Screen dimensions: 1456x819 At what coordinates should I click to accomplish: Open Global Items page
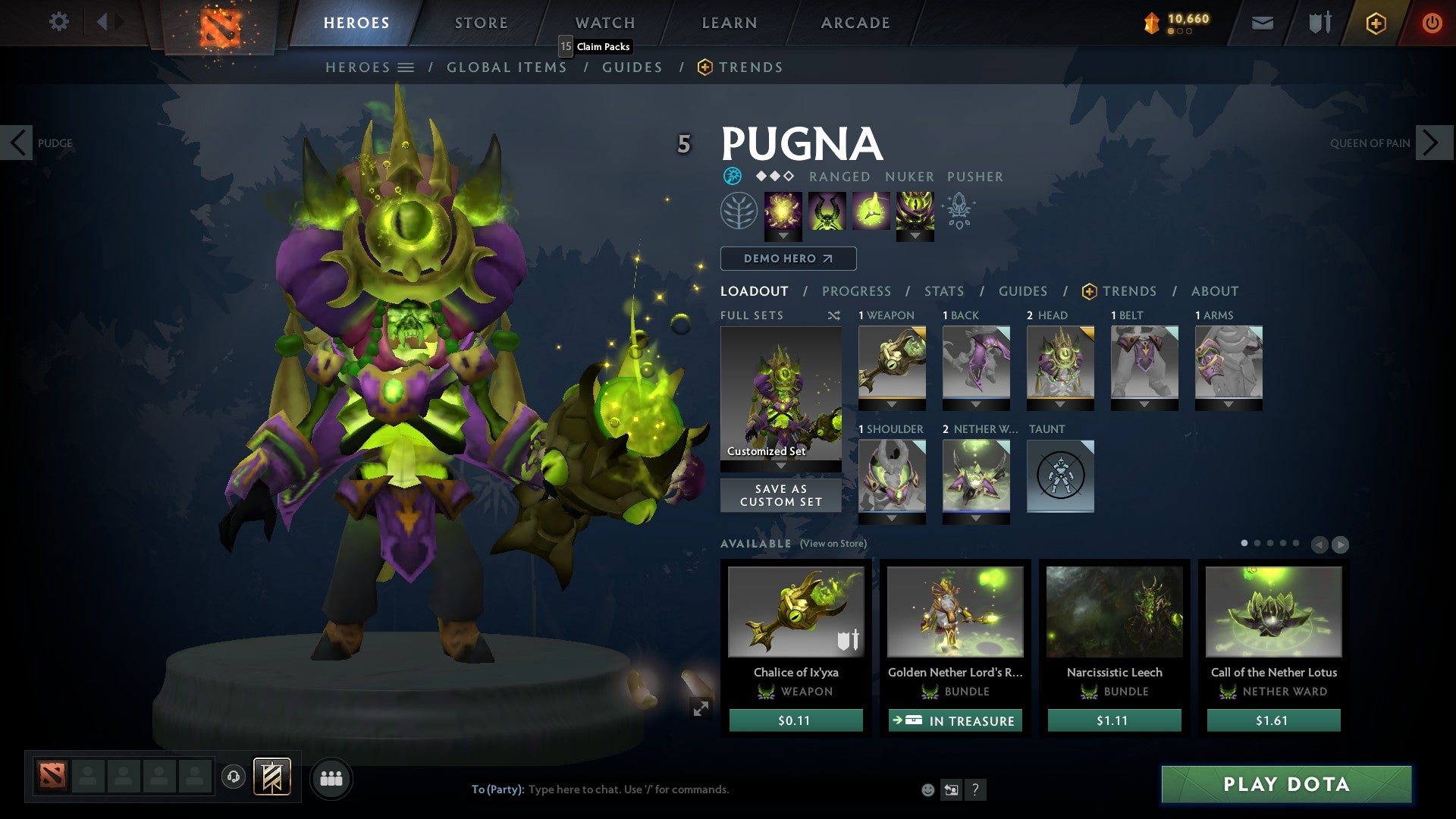pos(507,67)
